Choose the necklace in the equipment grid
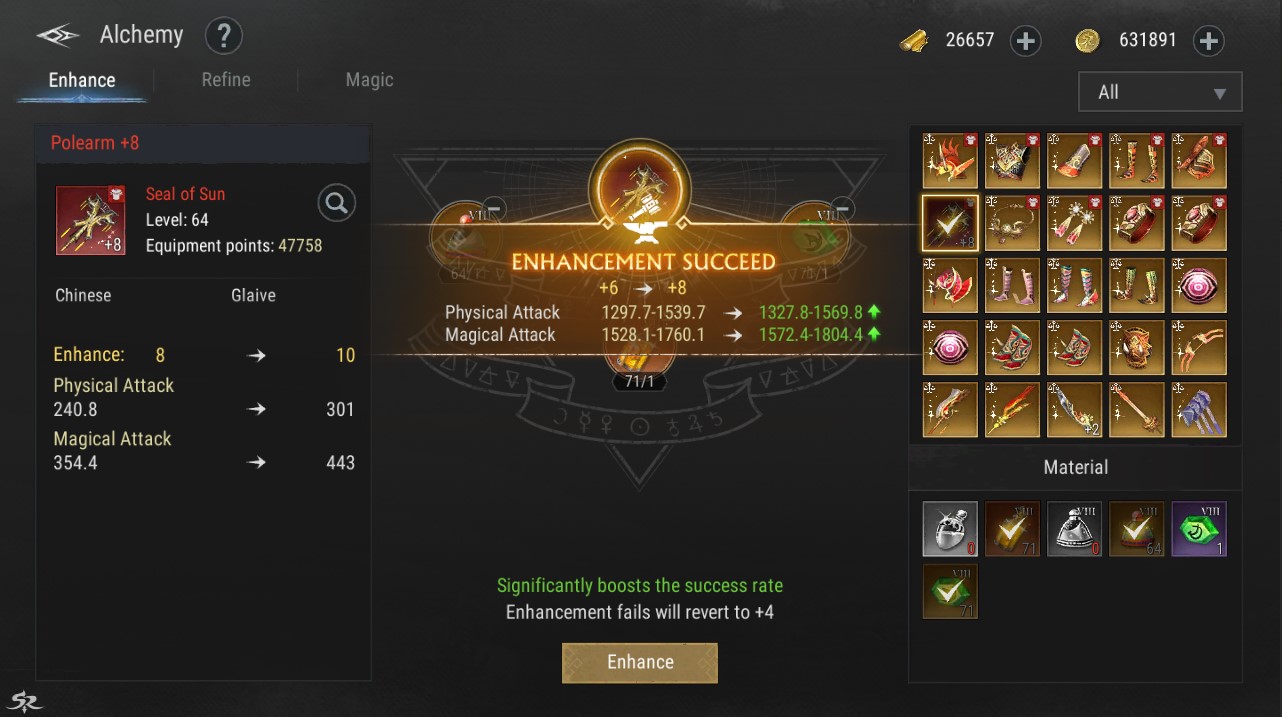Image resolution: width=1282 pixels, height=717 pixels. pos(1012,223)
